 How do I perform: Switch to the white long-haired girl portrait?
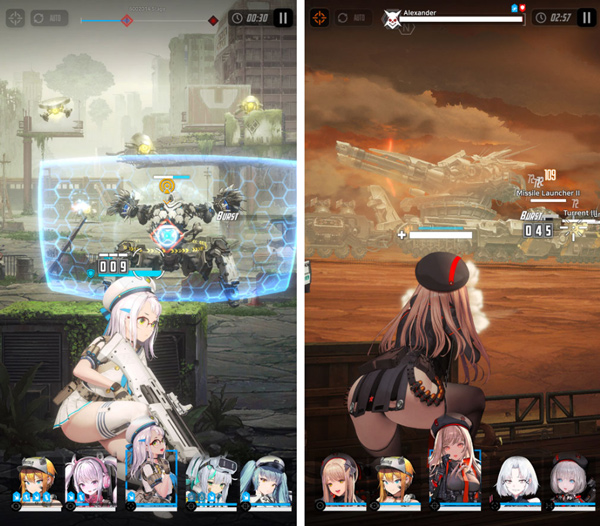[x=513, y=478]
